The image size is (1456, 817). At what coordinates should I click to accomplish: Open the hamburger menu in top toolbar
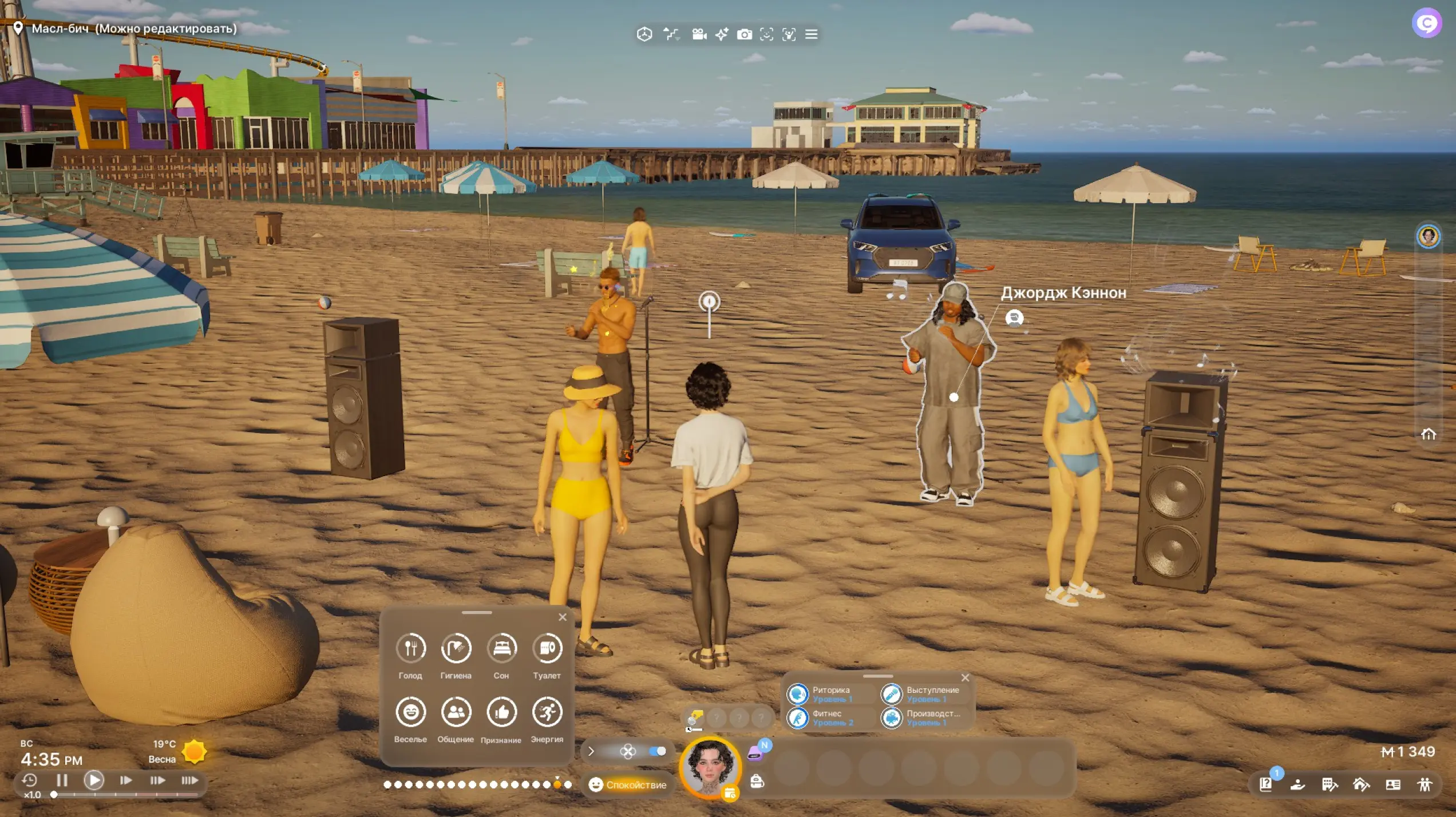coord(811,34)
